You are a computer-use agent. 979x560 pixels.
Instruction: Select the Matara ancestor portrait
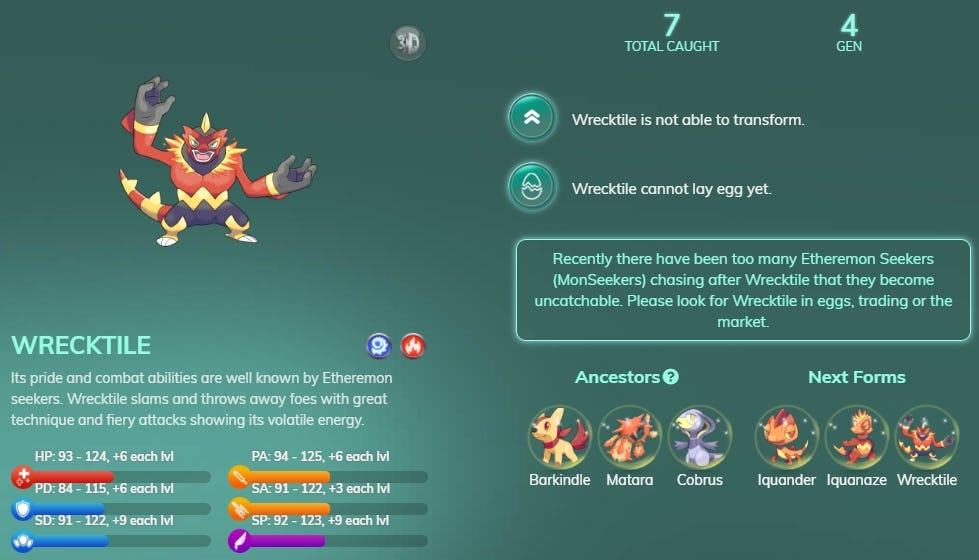coord(630,437)
